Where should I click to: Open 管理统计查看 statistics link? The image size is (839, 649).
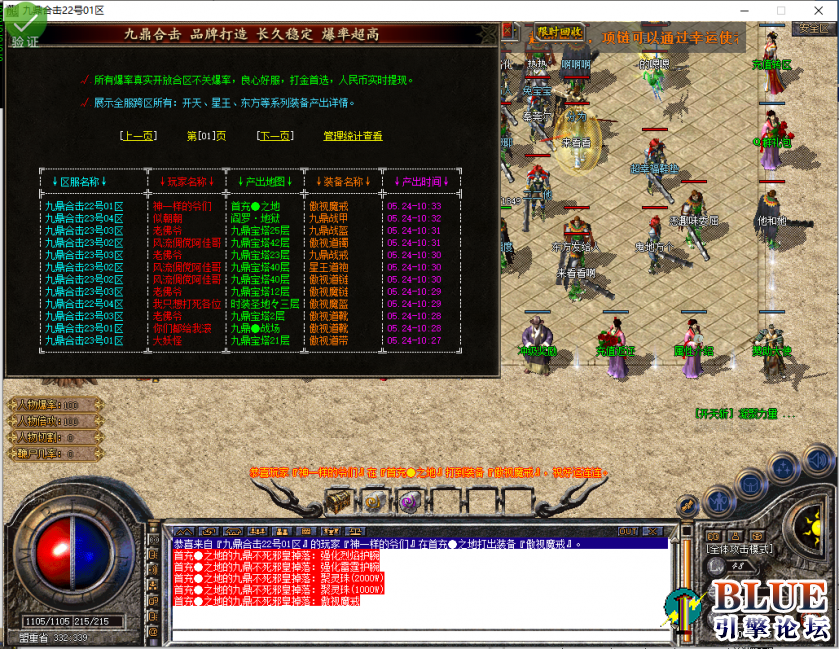click(x=352, y=136)
